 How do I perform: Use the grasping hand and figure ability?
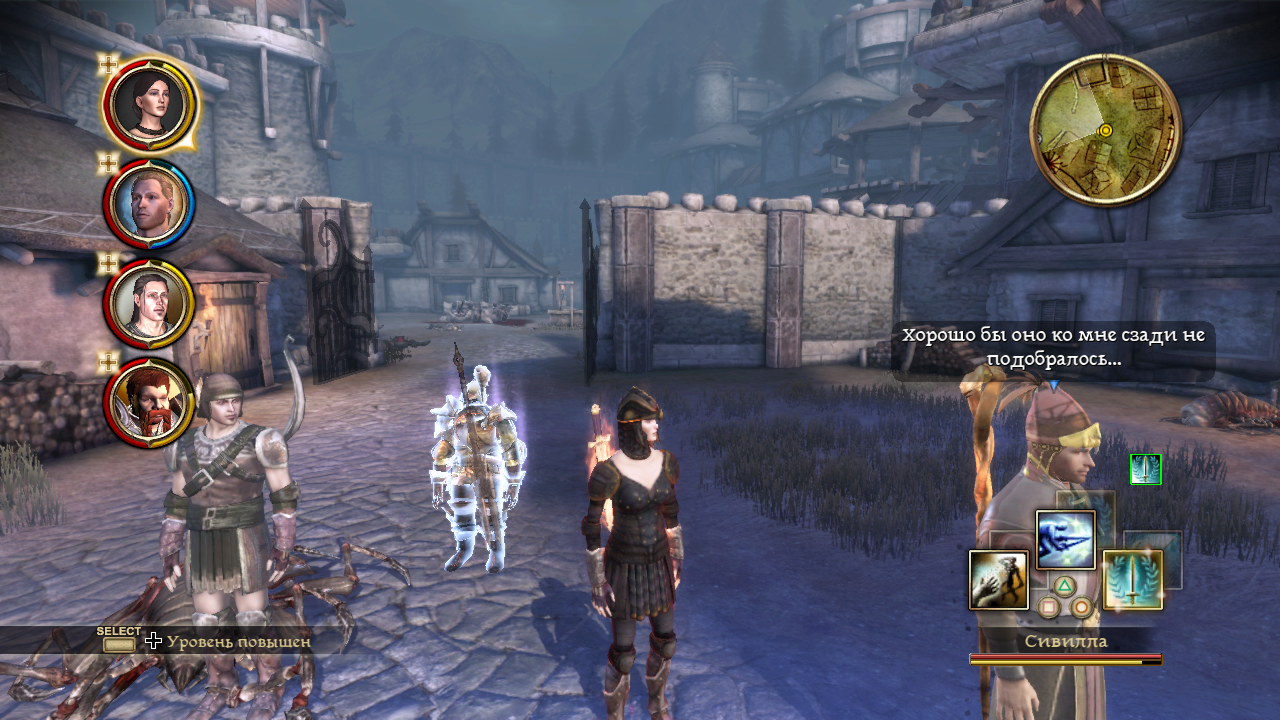(x=998, y=579)
